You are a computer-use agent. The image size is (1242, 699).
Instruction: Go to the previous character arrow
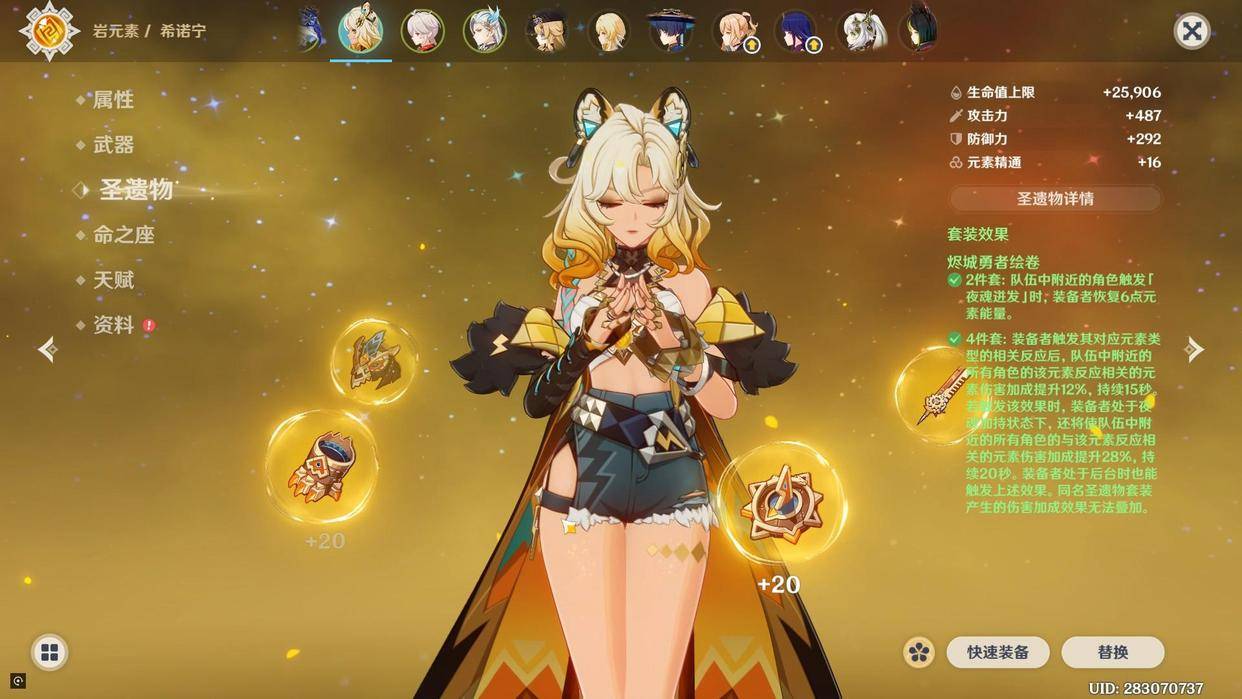pos(47,349)
